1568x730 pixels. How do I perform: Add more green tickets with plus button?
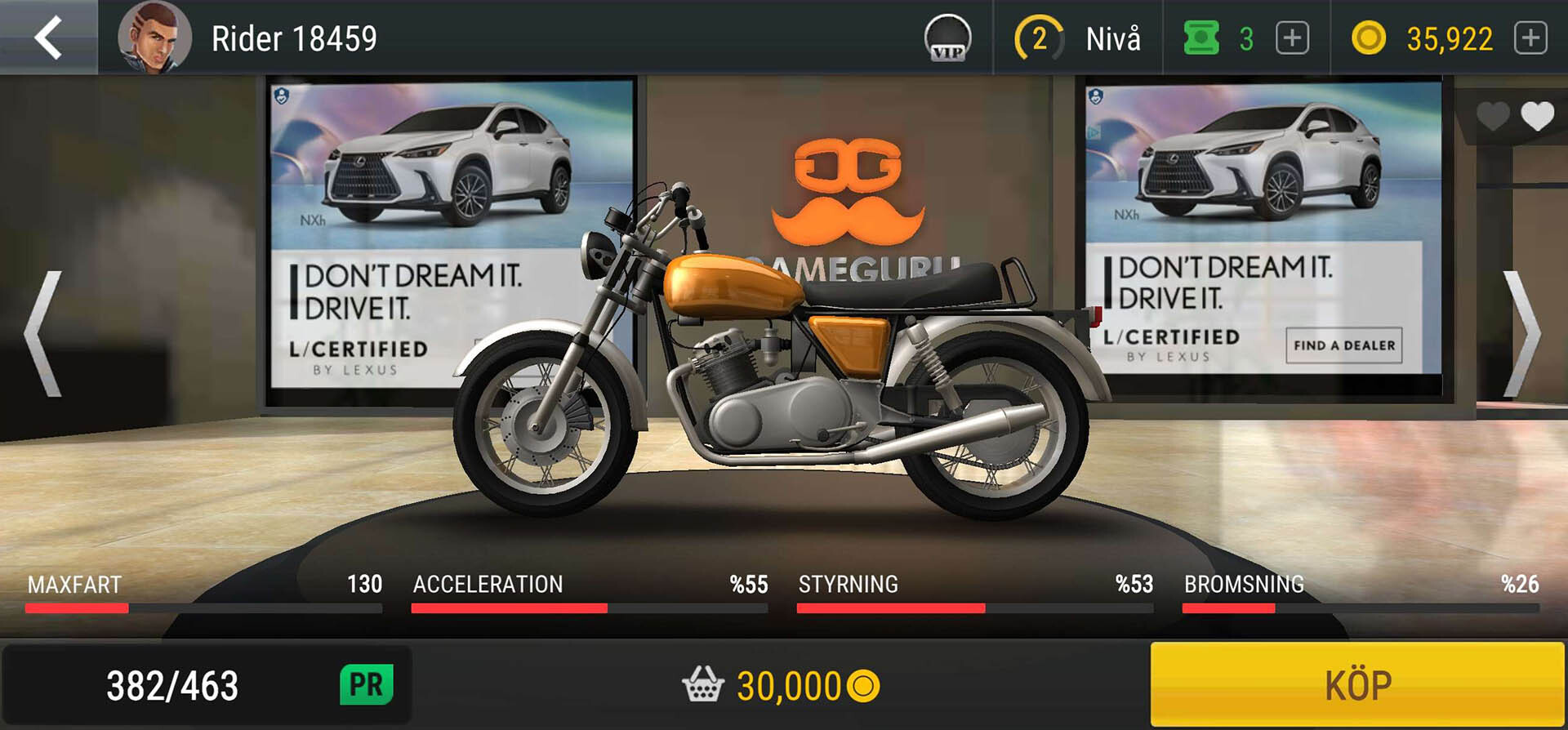click(x=1292, y=38)
